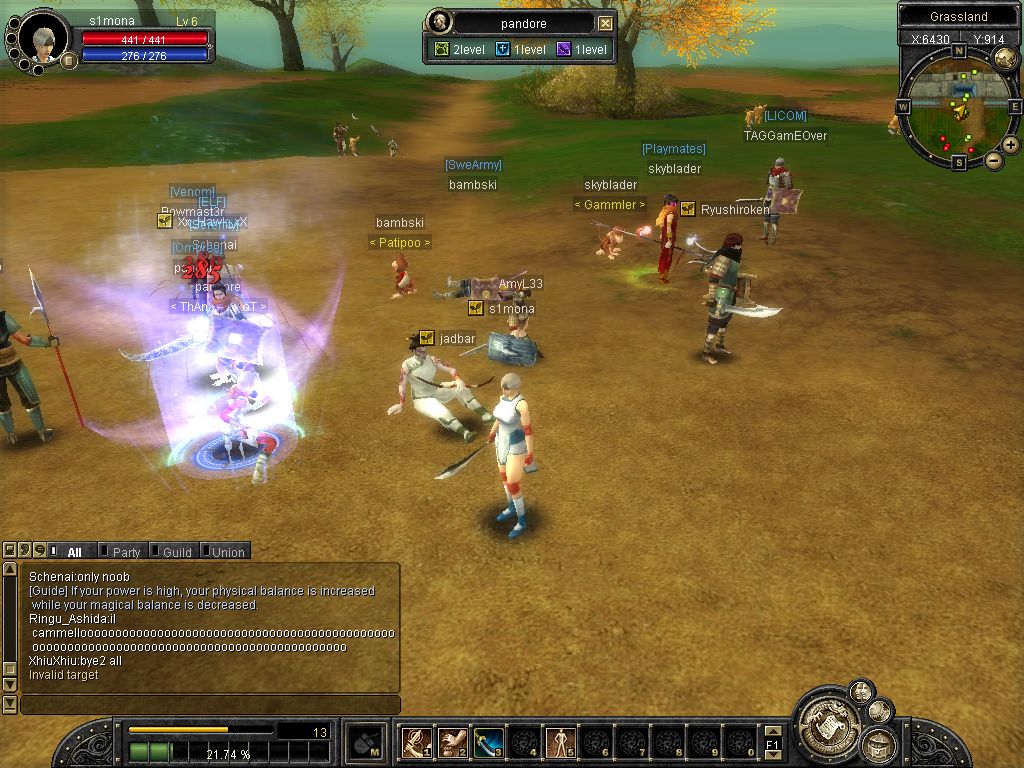
Task: Switch to the Party chat tab
Action: [x=125, y=551]
